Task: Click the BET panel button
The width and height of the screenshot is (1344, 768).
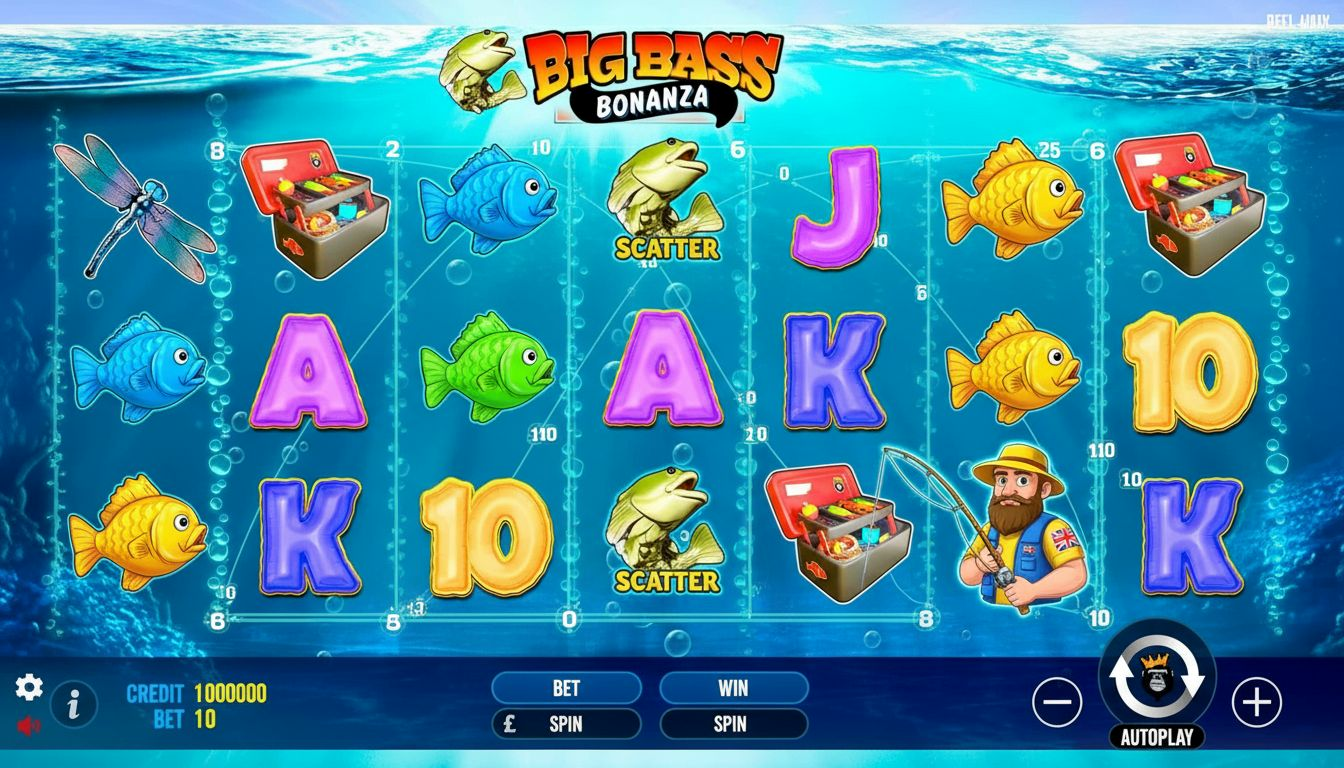Action: click(x=566, y=688)
